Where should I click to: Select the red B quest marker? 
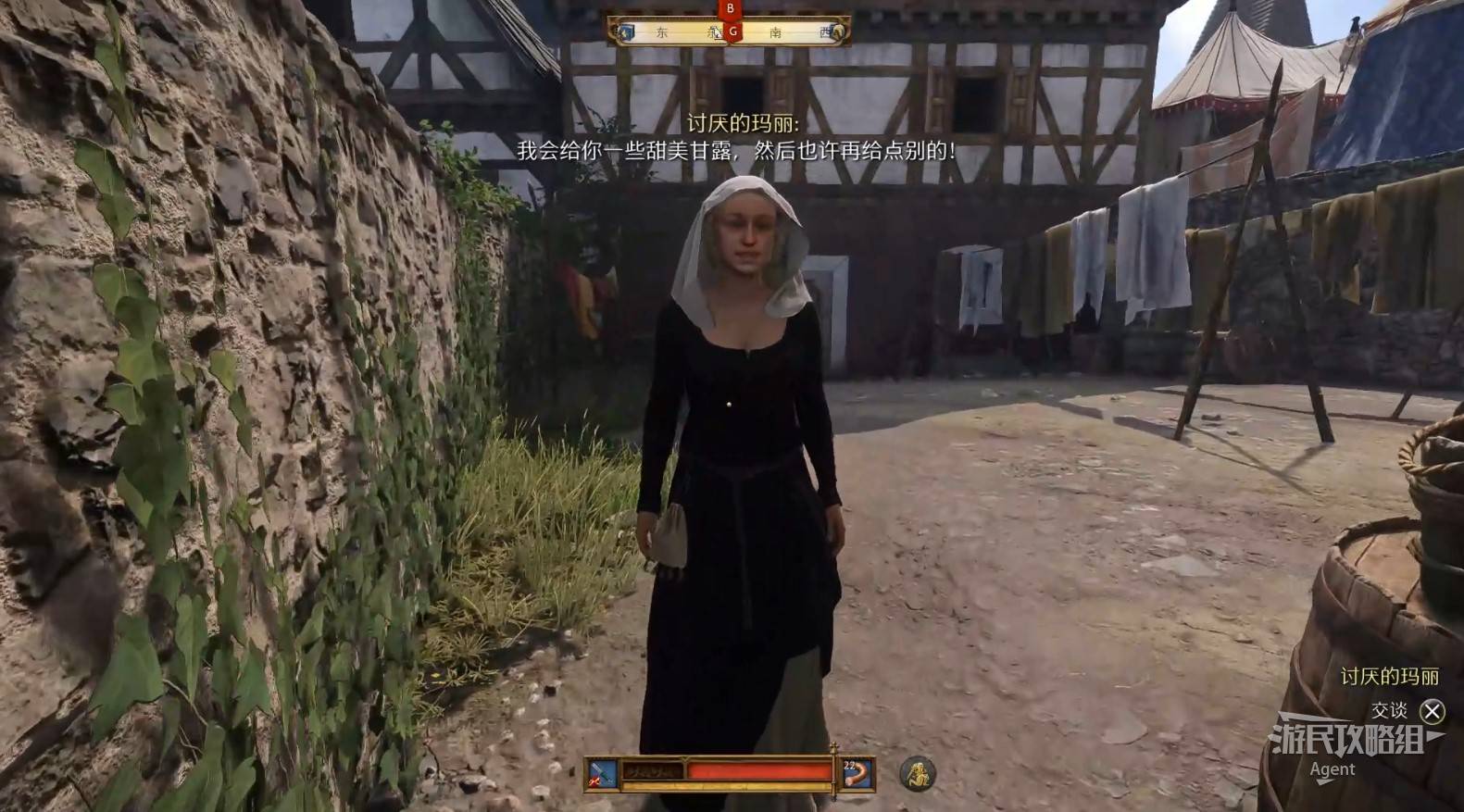pyautogui.click(x=731, y=9)
